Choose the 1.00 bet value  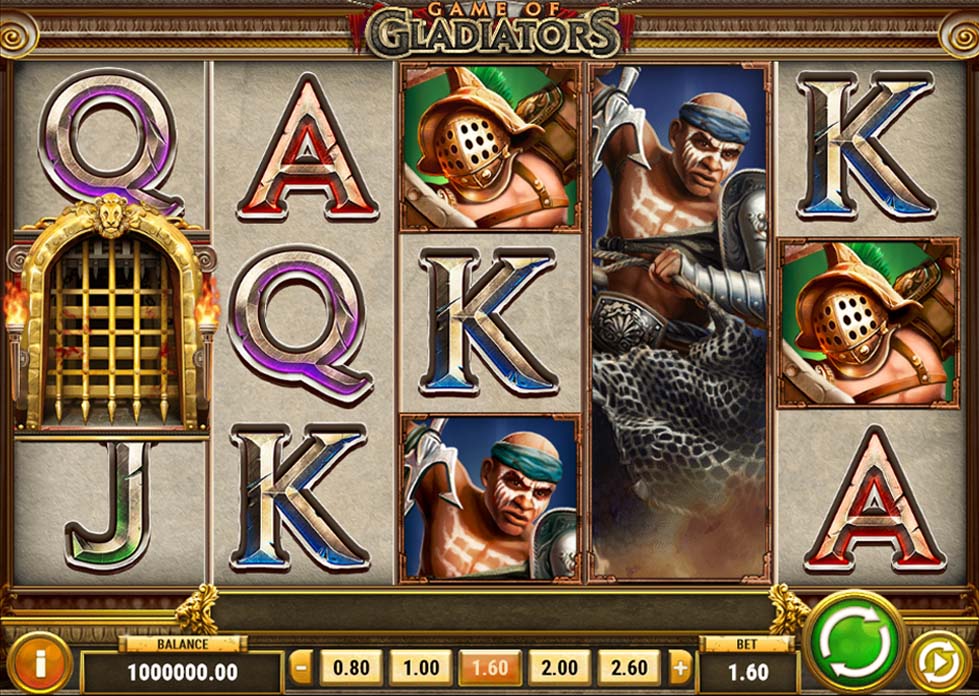(x=419, y=667)
